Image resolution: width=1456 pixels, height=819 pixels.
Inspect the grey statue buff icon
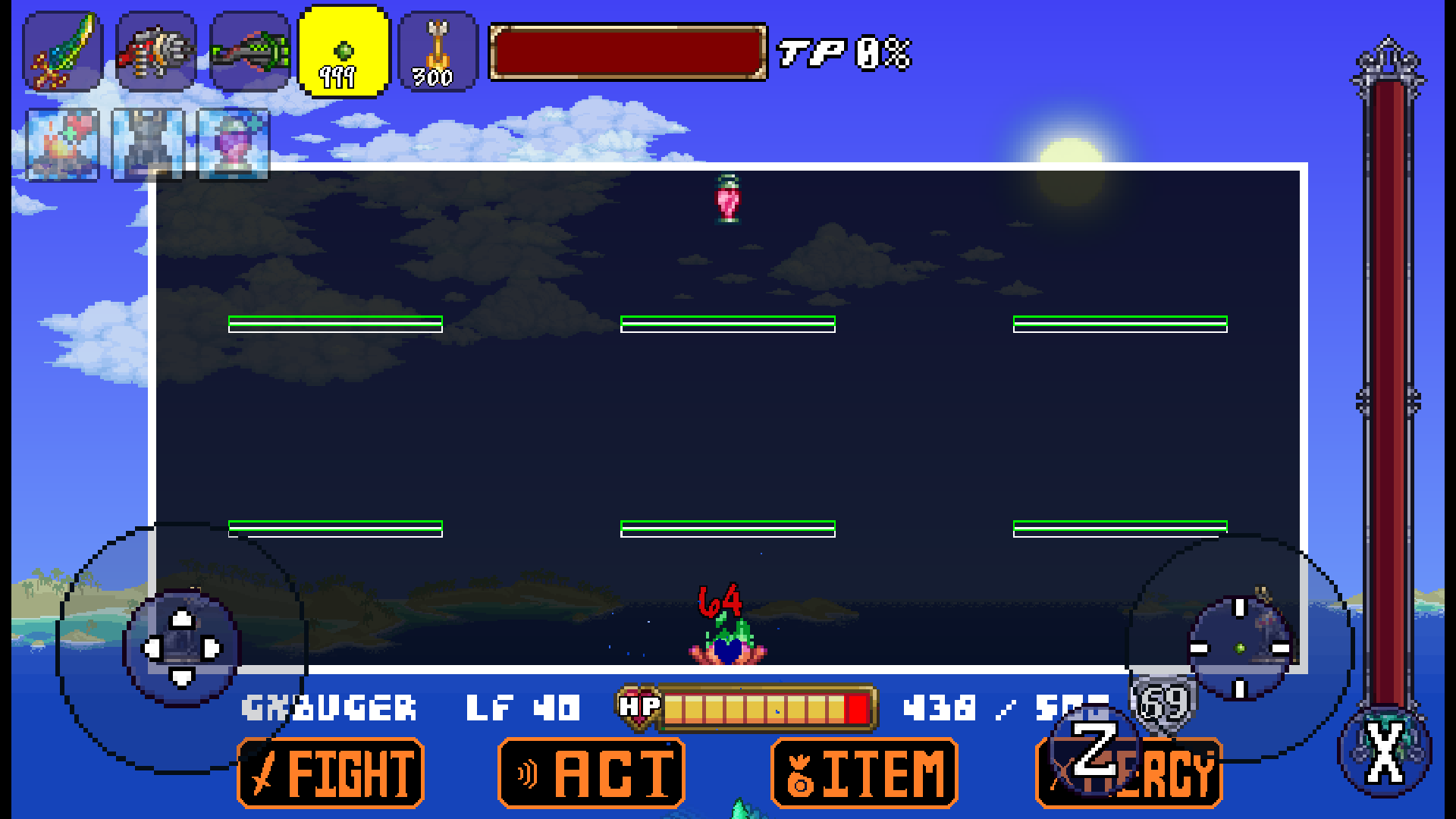[x=148, y=145]
